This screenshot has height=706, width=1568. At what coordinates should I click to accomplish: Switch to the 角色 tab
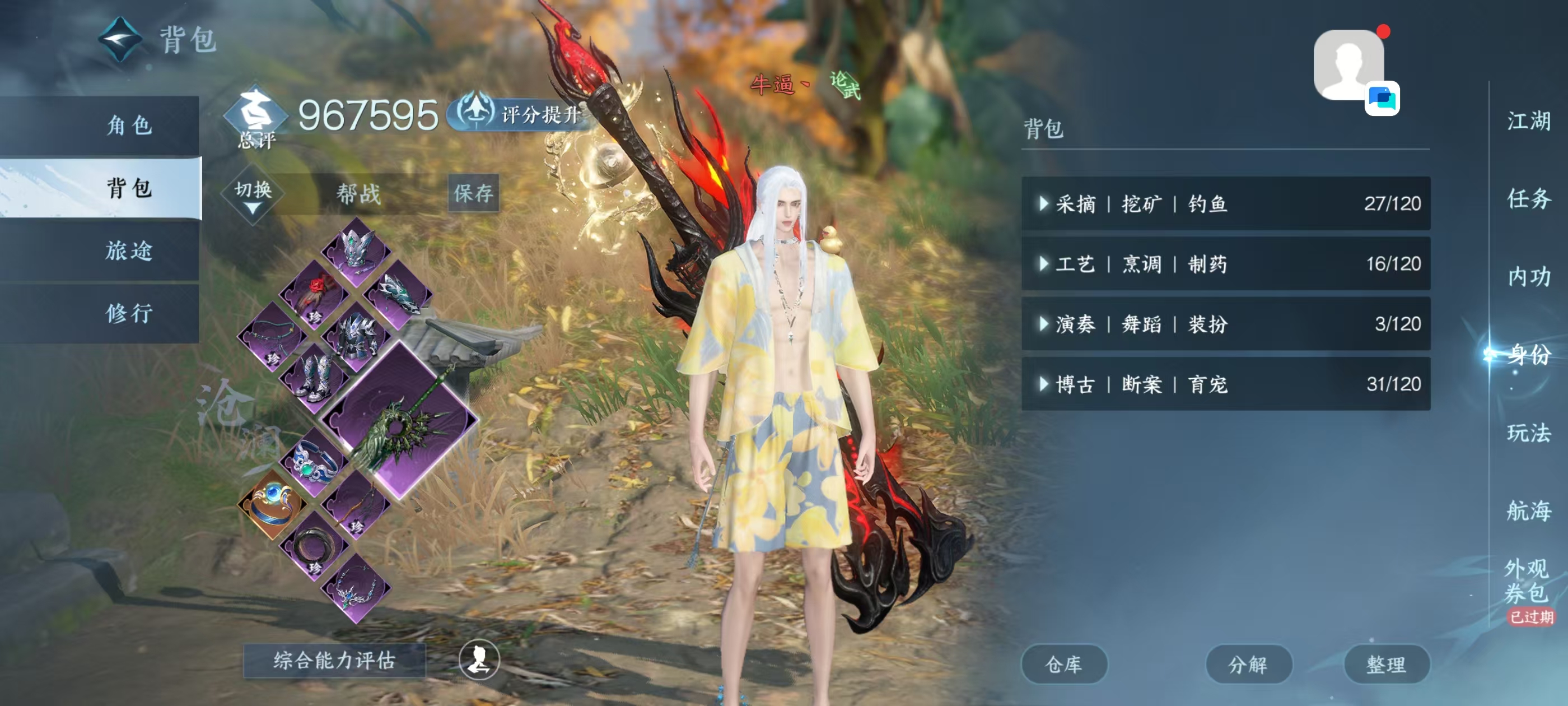pyautogui.click(x=129, y=128)
